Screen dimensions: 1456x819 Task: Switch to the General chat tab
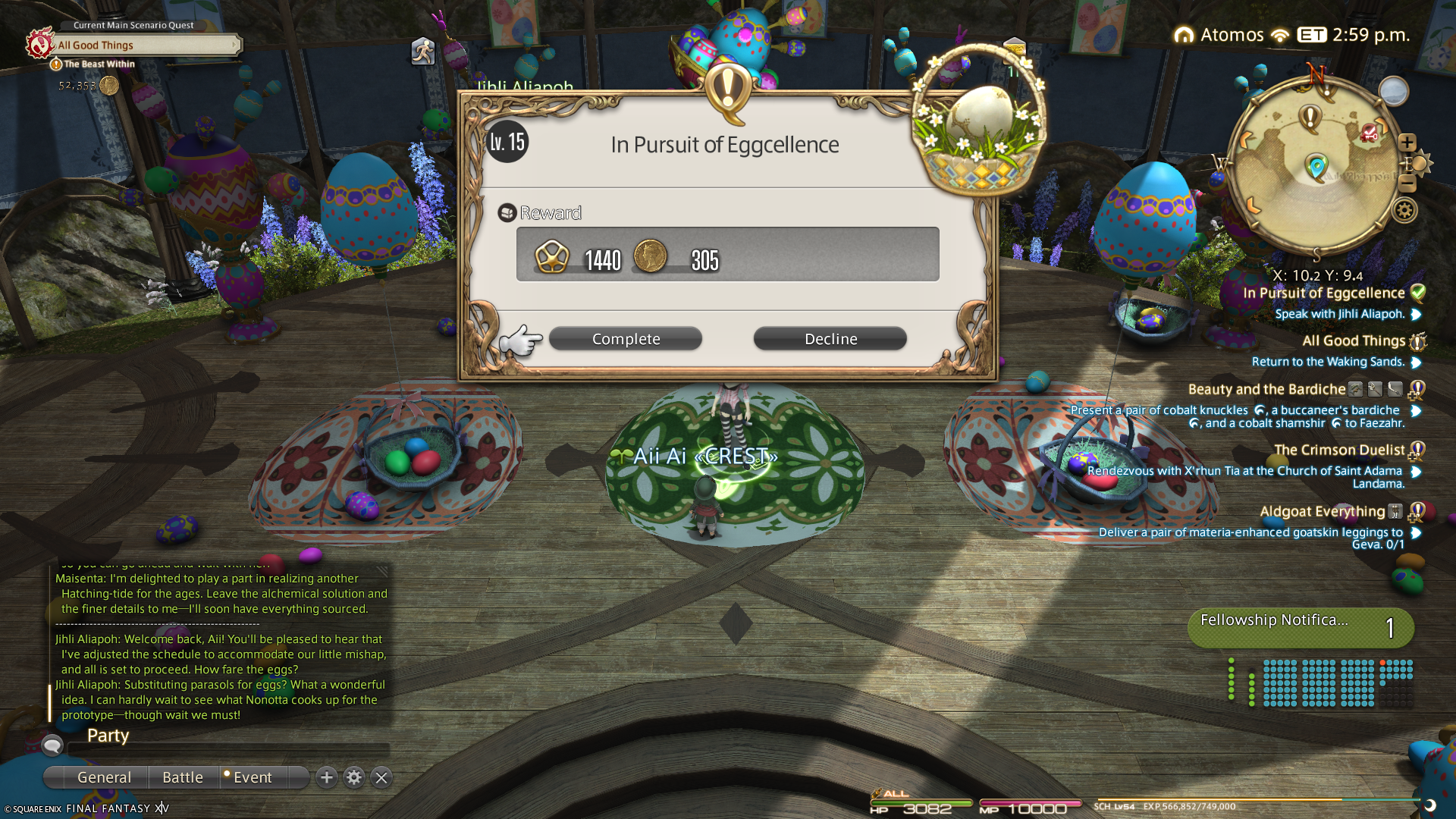[x=104, y=777]
